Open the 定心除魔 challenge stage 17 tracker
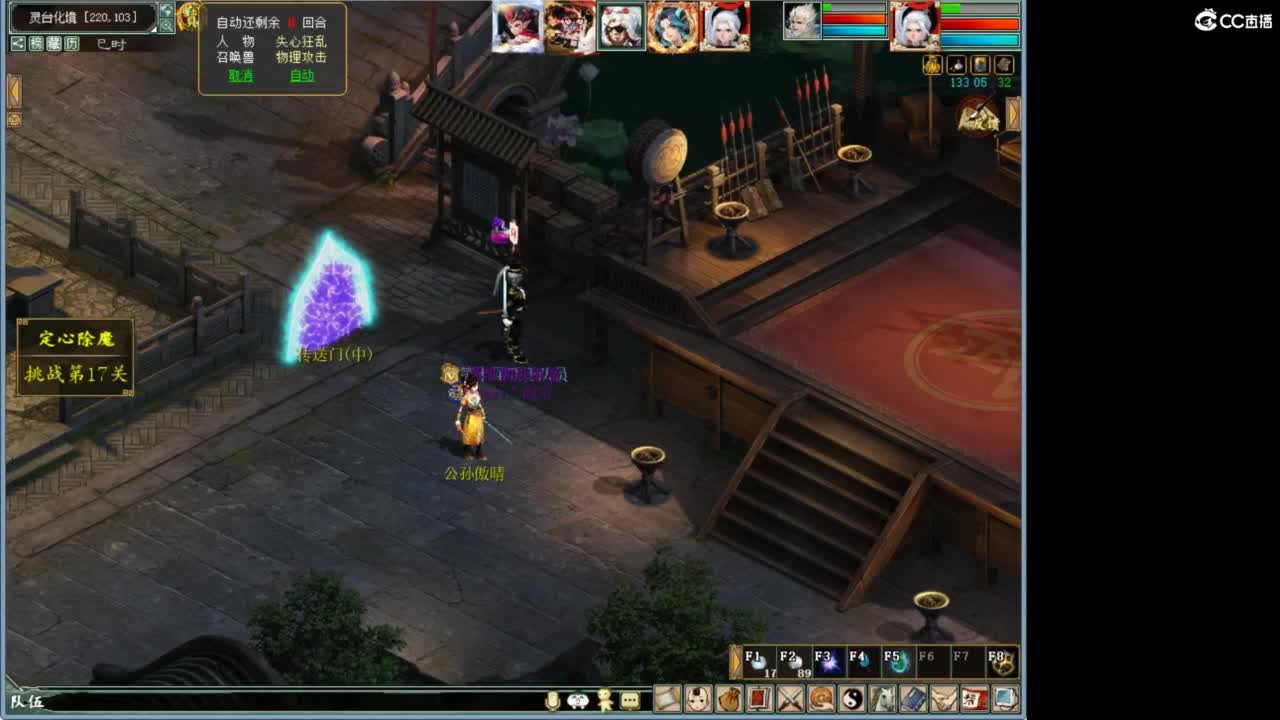The height and width of the screenshot is (720, 1280). click(x=76, y=357)
